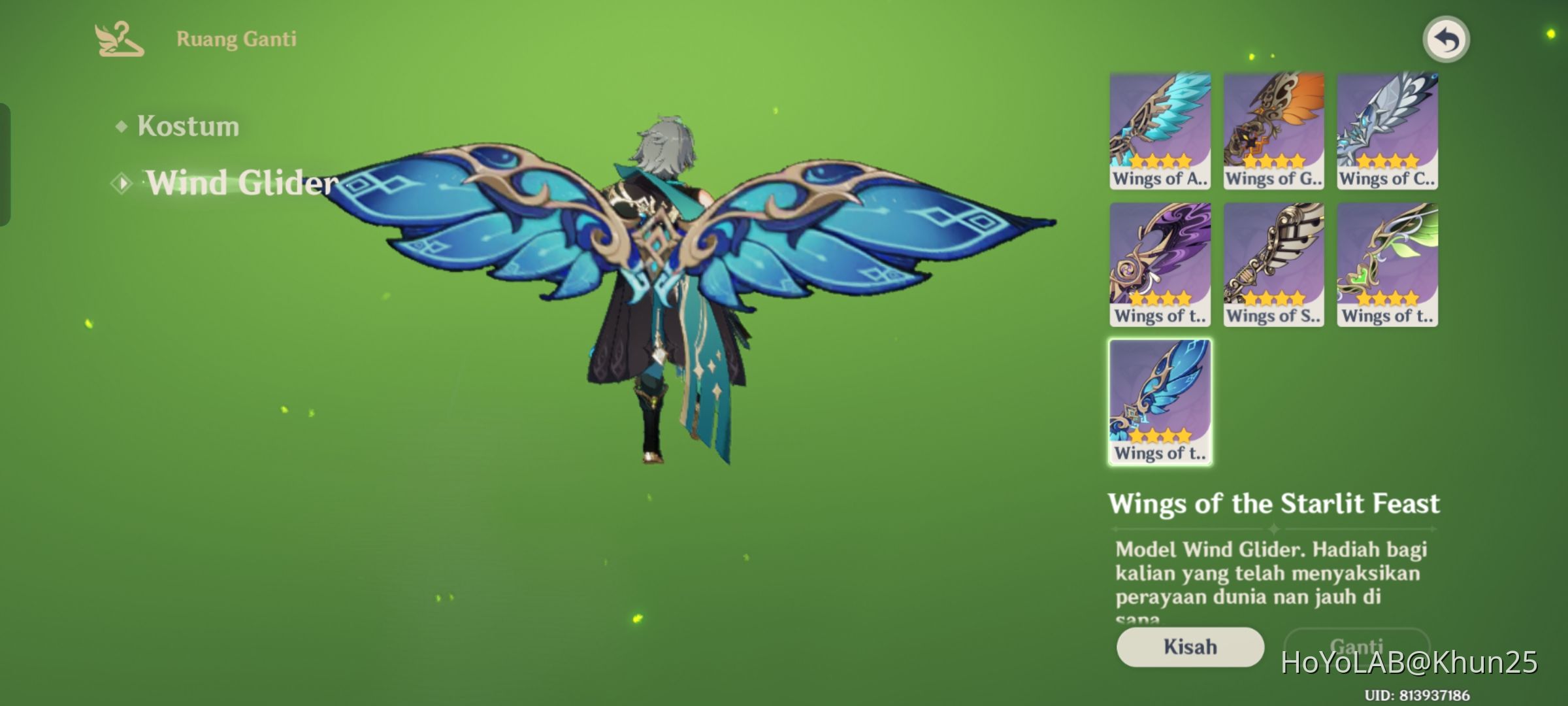
Task: Select the Wind Glider menu entry
Action: pos(242,182)
